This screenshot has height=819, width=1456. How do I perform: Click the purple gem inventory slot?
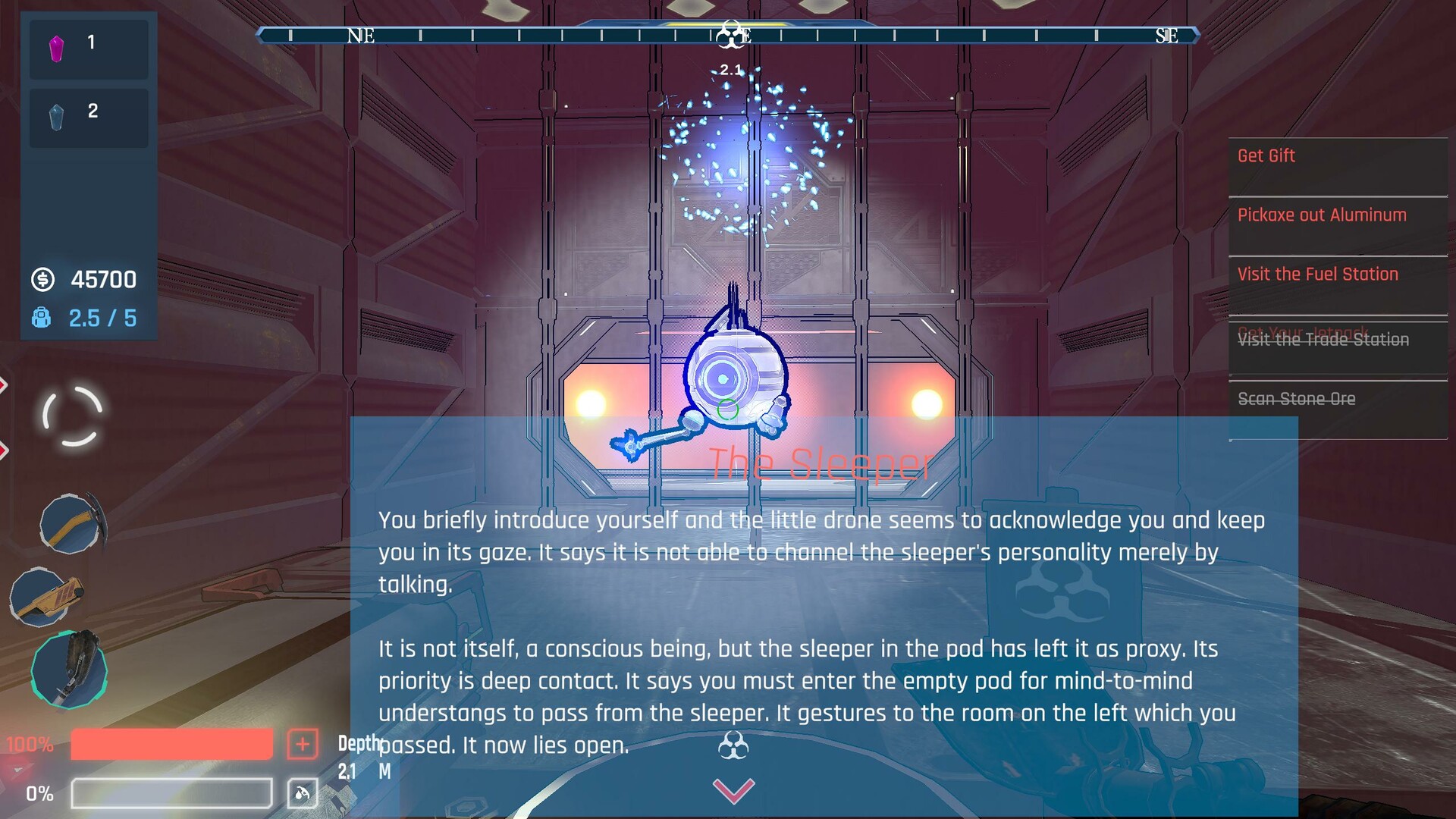pos(87,47)
